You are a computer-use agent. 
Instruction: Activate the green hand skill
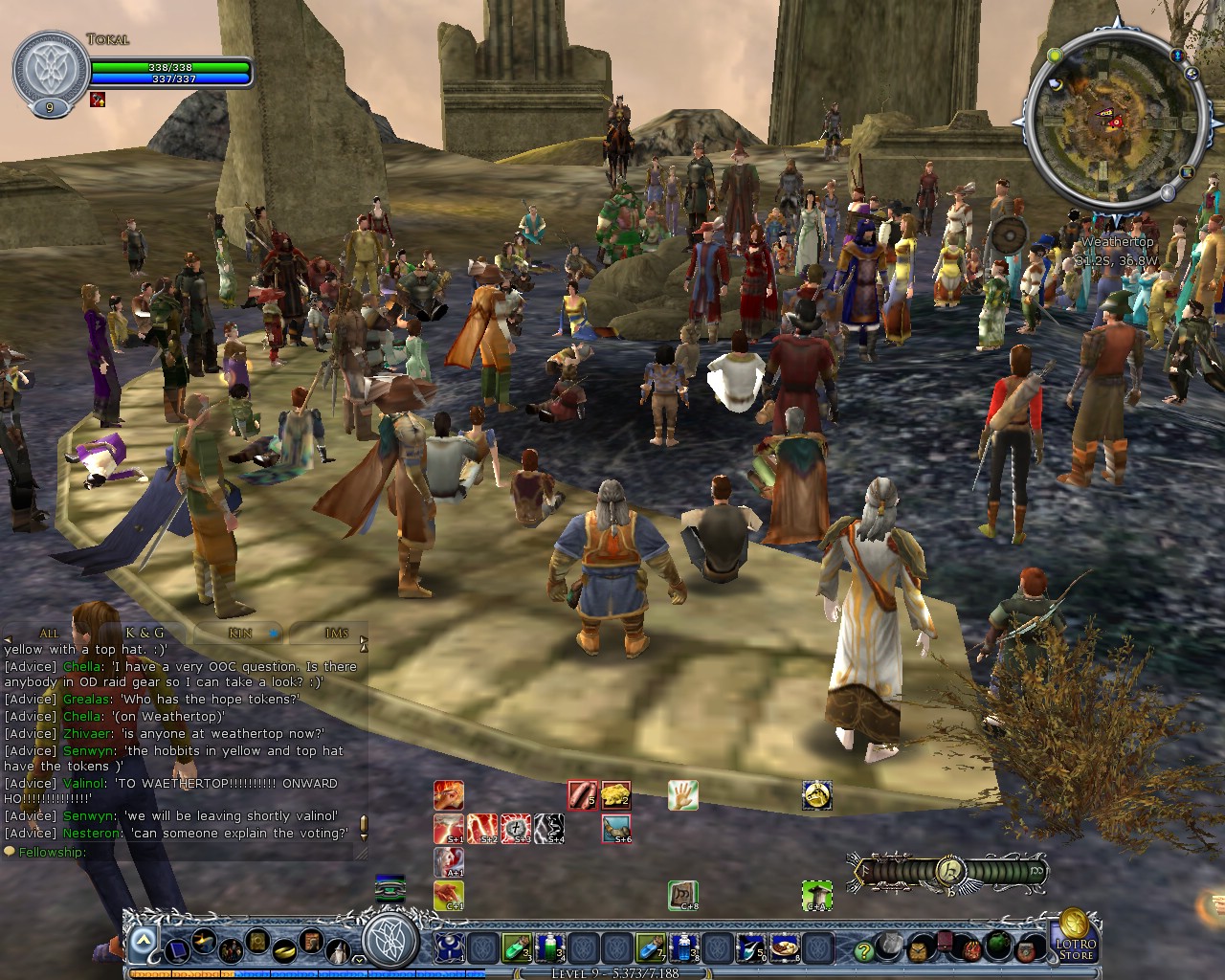click(x=682, y=794)
